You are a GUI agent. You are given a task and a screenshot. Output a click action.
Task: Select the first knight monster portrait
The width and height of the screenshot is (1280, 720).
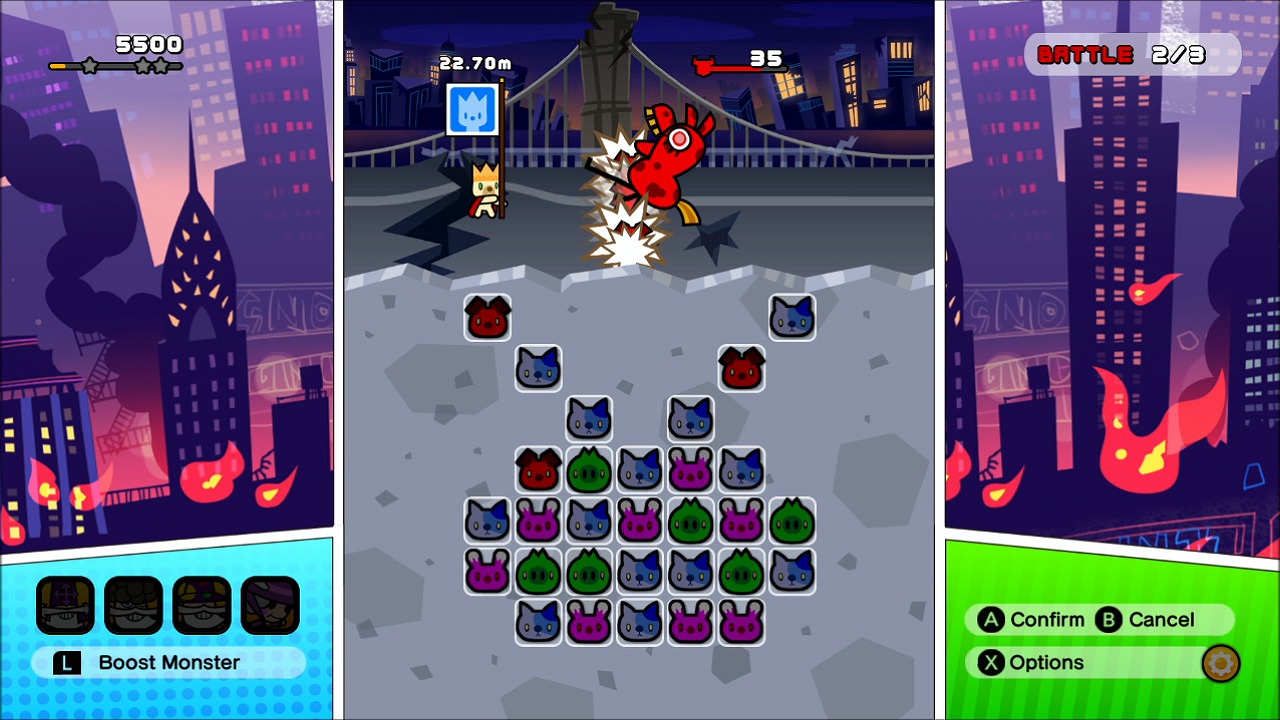65,605
